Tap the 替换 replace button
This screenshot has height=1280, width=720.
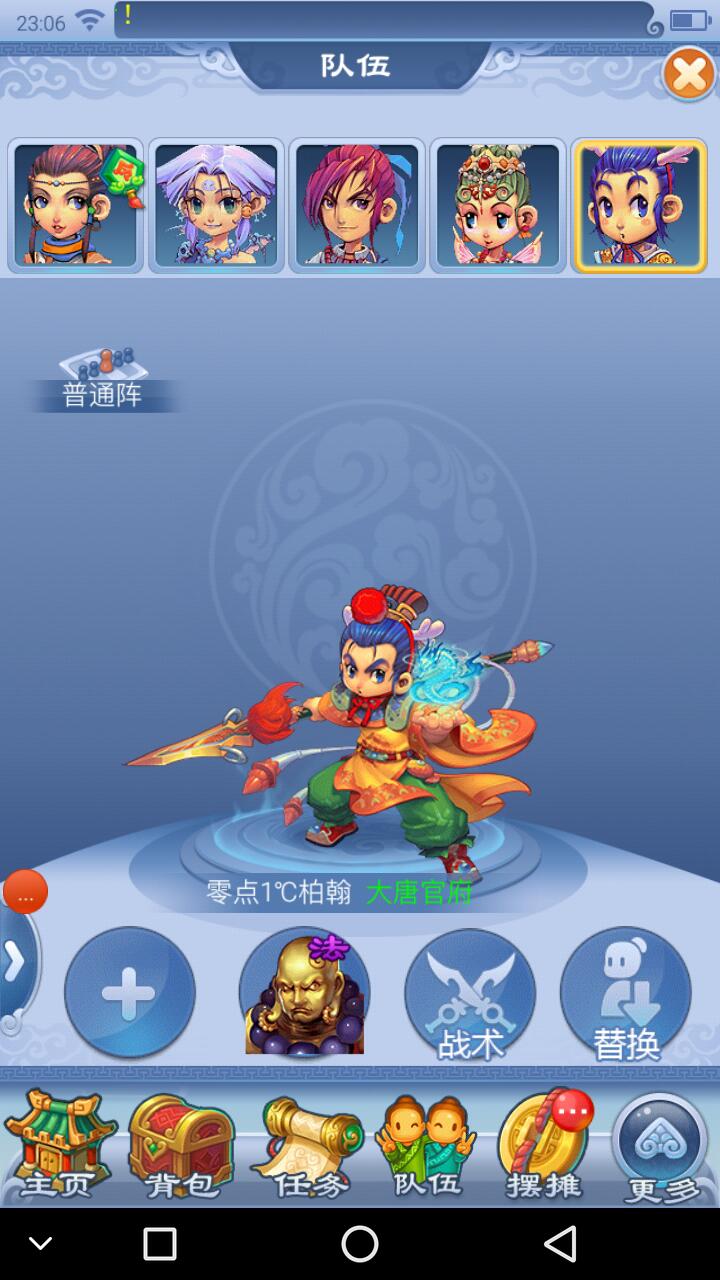click(625, 992)
